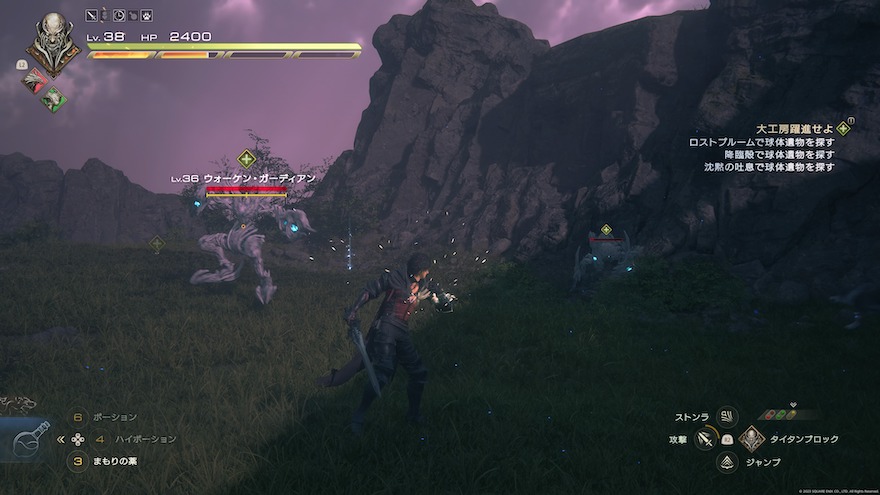Select the ポーション item entry

point(115,417)
